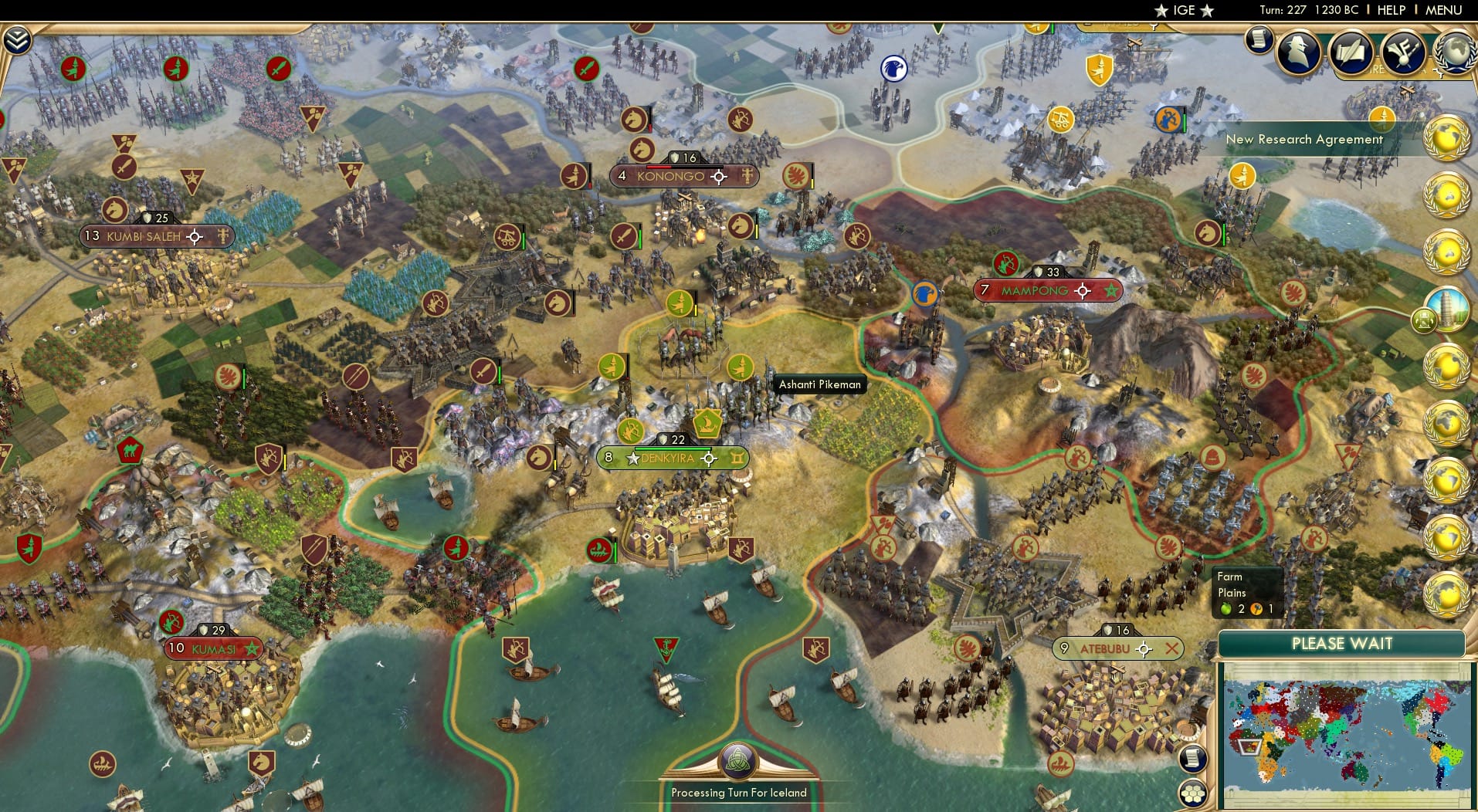Click HELP in the top bar
Image resolution: width=1478 pixels, height=812 pixels.
tap(1390, 11)
